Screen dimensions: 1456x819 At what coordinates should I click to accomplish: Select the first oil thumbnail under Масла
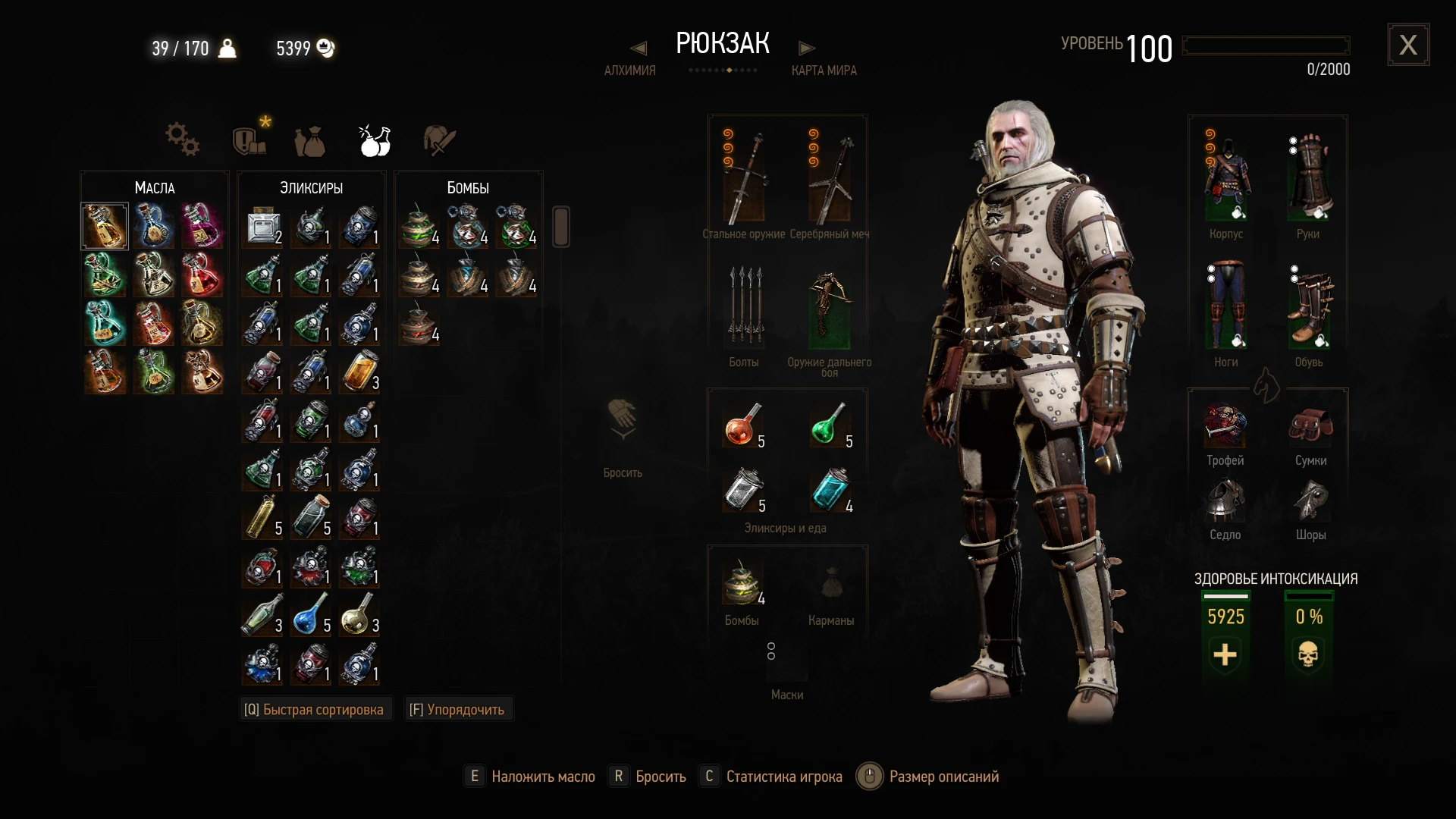pos(105,225)
